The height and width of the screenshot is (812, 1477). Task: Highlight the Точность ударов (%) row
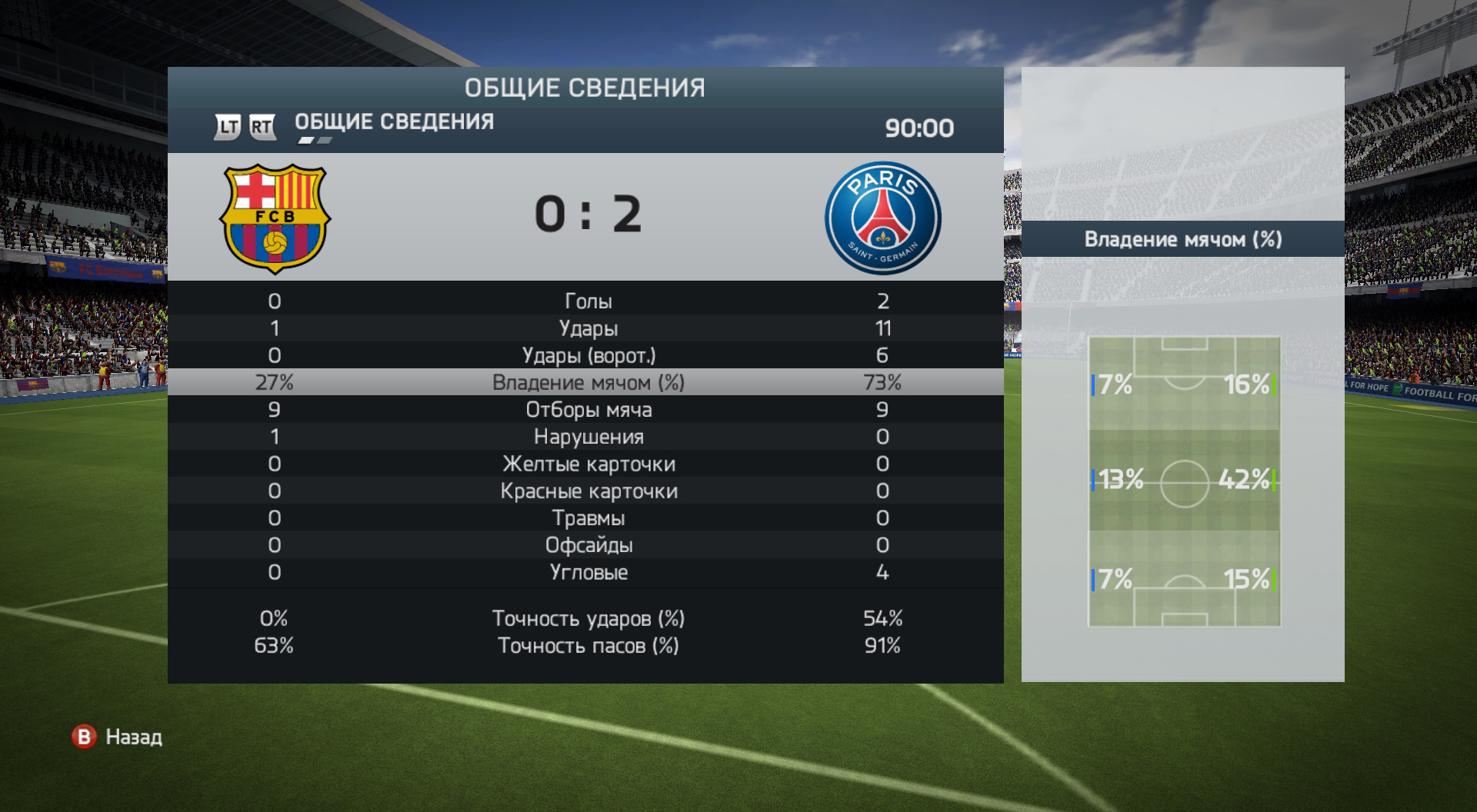click(588, 618)
